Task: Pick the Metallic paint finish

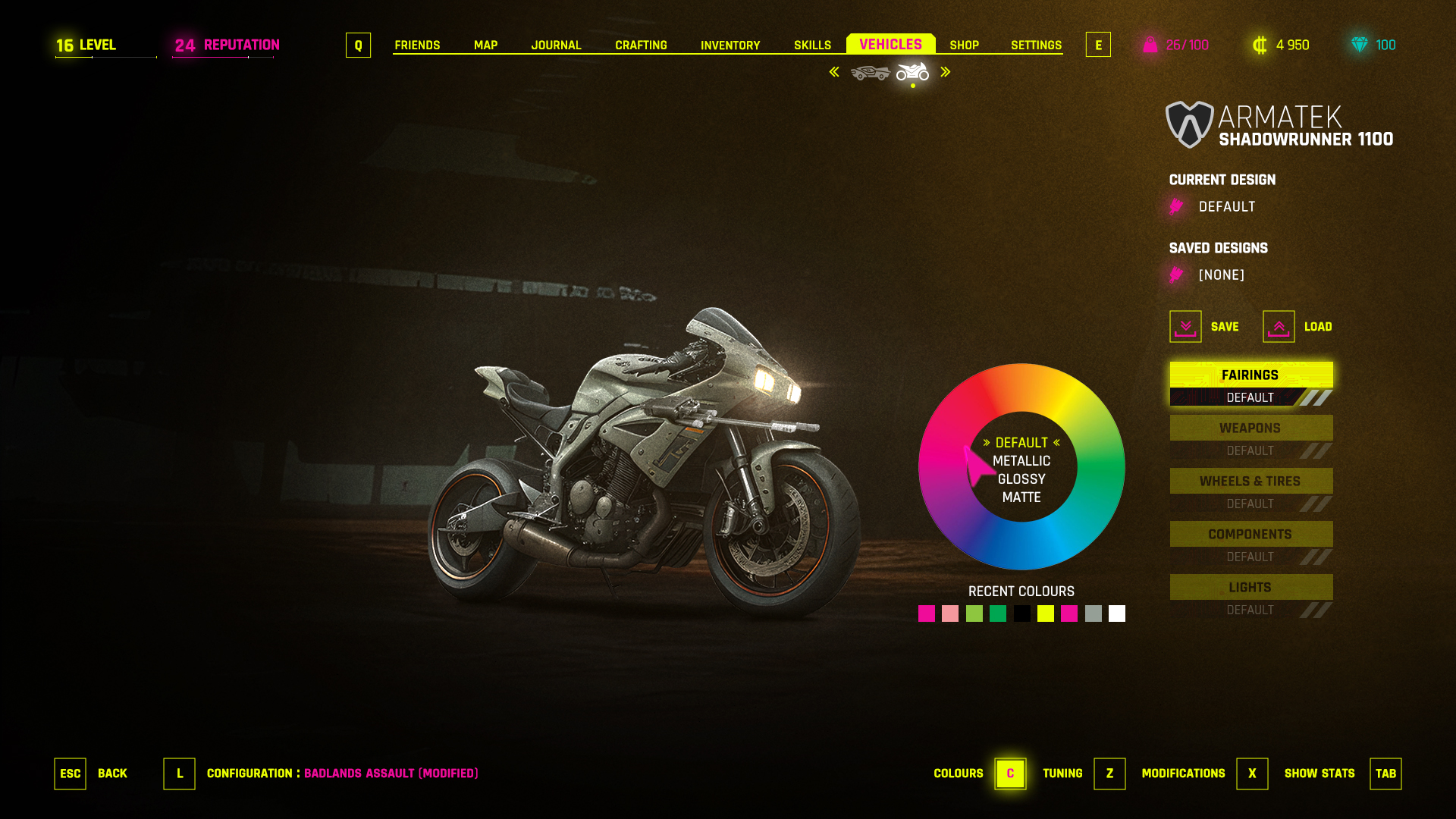Action: pyautogui.click(x=1021, y=461)
